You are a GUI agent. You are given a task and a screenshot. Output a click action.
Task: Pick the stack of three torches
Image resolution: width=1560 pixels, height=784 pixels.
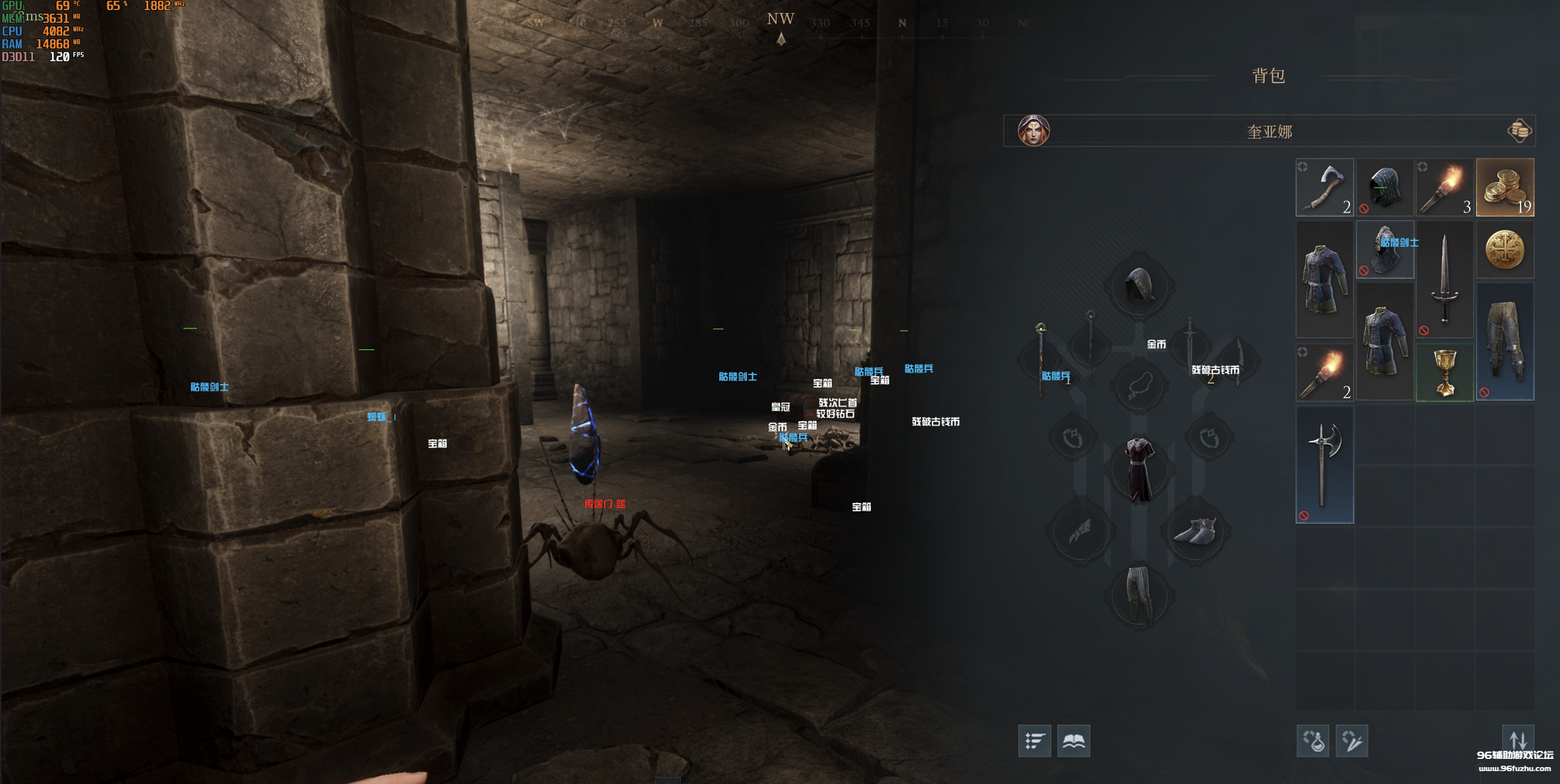tap(1444, 188)
